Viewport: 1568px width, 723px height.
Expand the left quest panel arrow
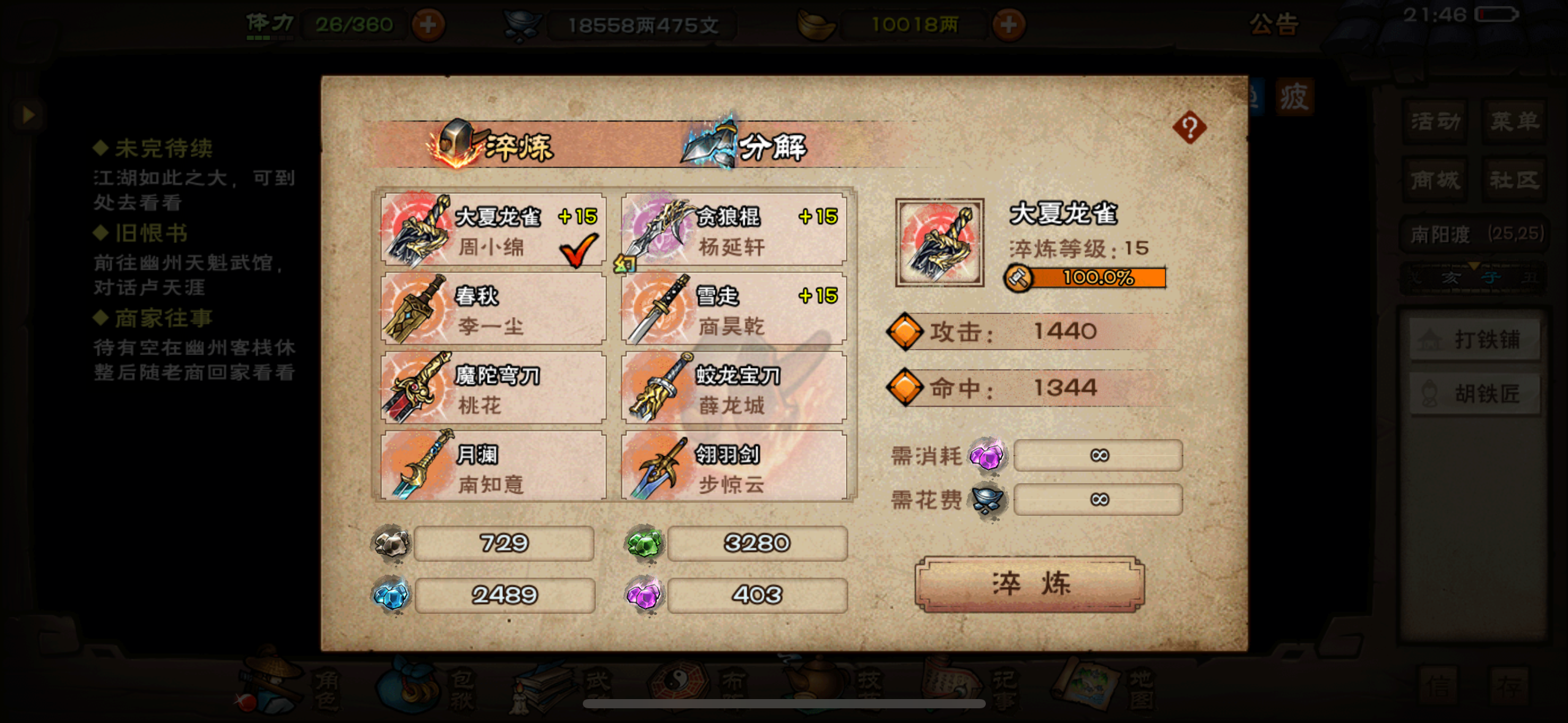[x=27, y=114]
